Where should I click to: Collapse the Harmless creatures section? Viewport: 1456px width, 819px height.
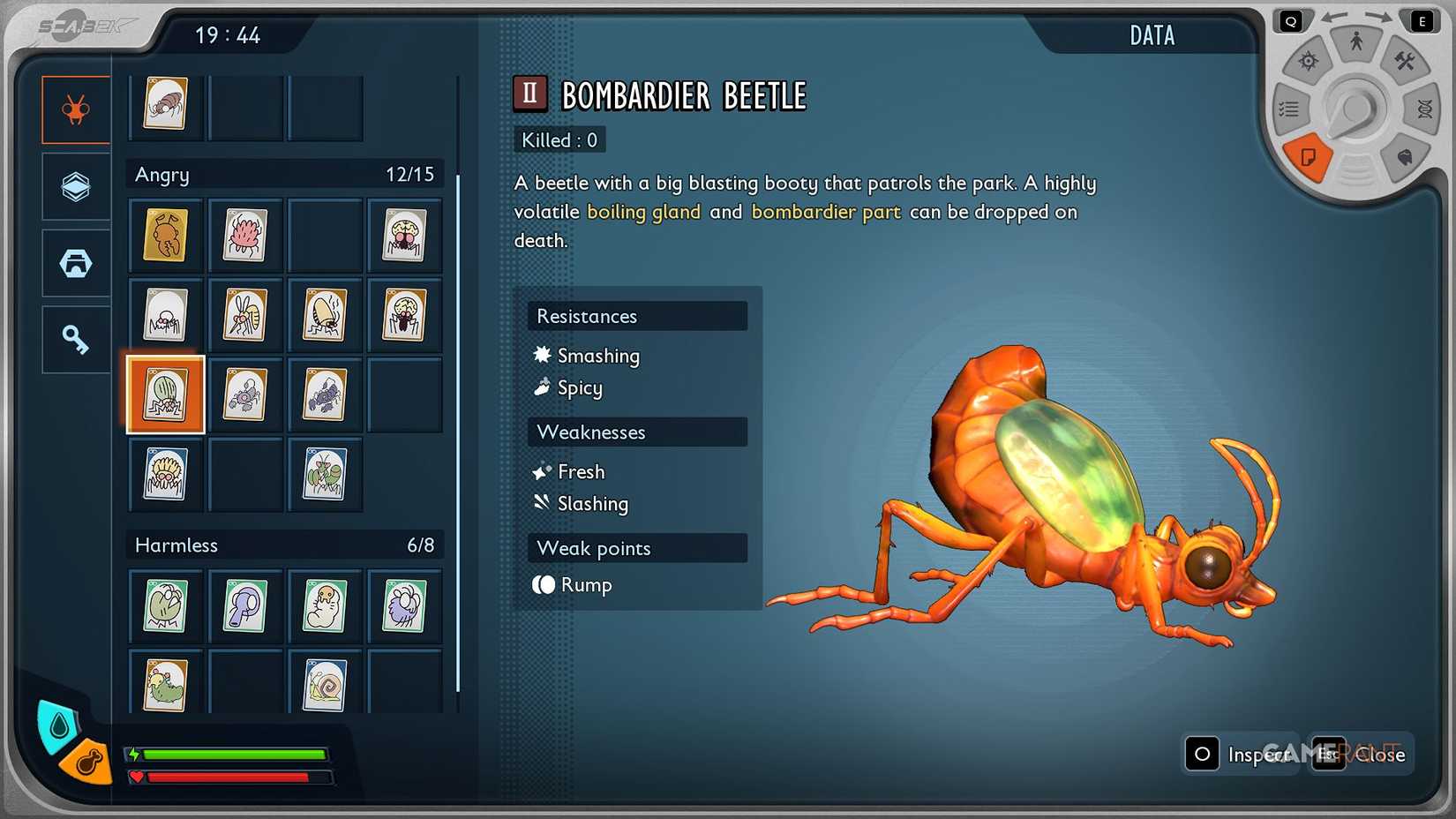pyautogui.click(x=284, y=545)
